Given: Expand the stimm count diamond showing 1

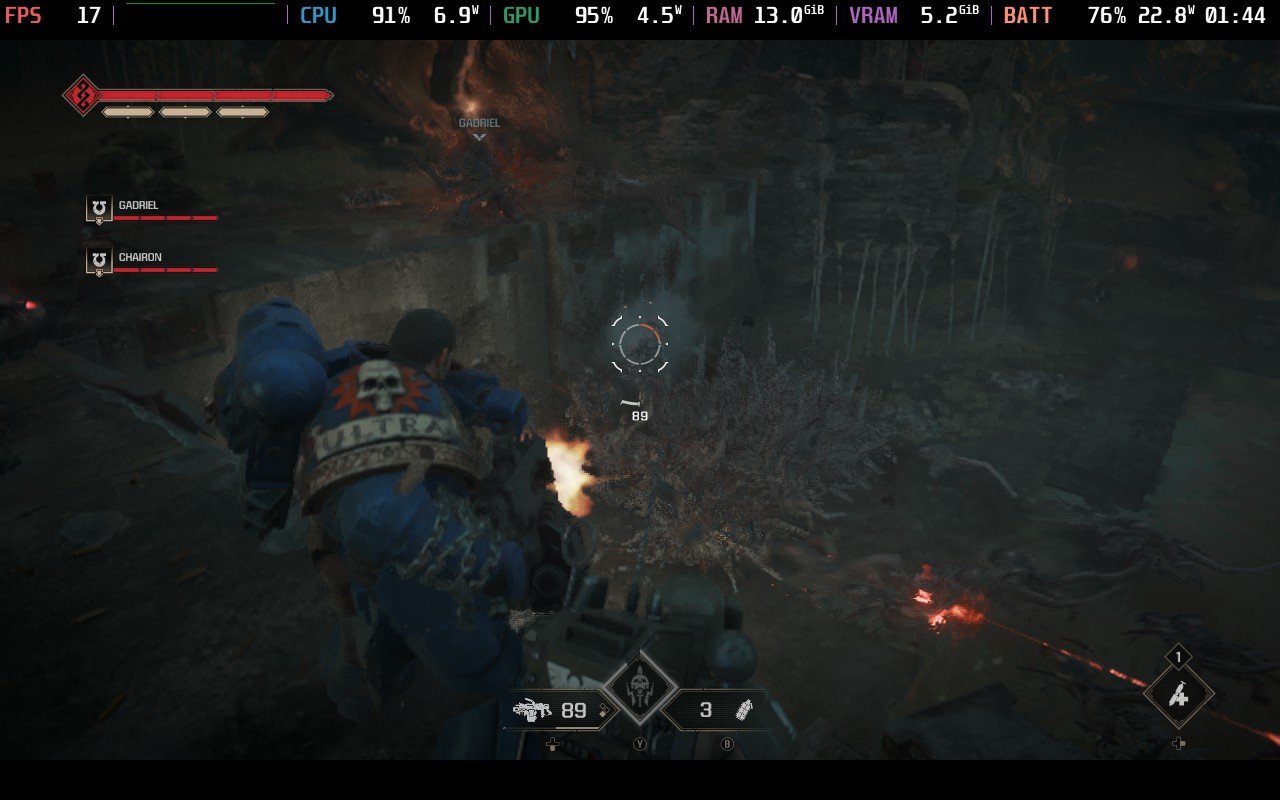Looking at the screenshot, I should point(1177,657).
